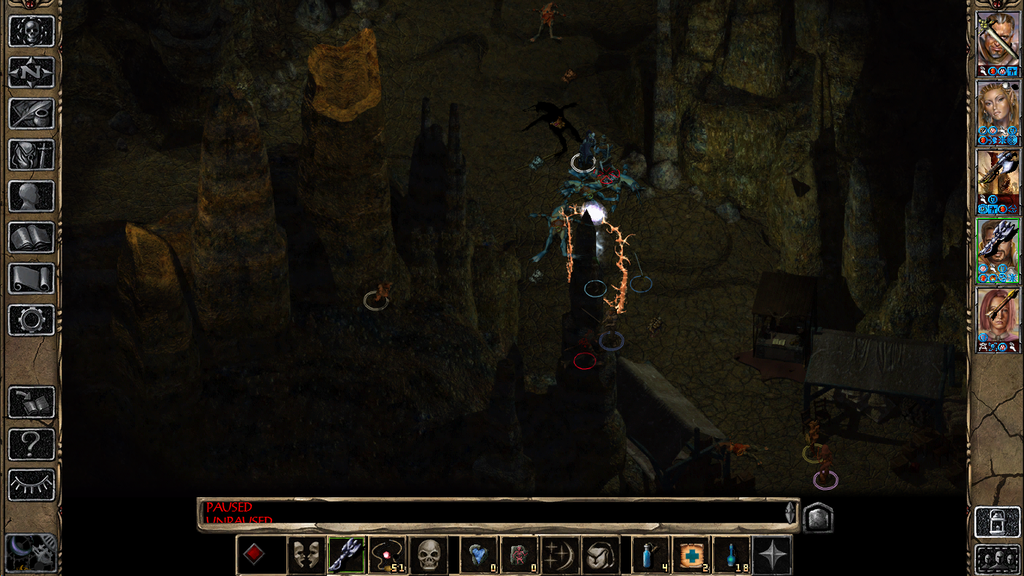Image resolution: width=1024 pixels, height=576 pixels.
Task: Use the blue potion with 4 charges
Action: coord(651,555)
